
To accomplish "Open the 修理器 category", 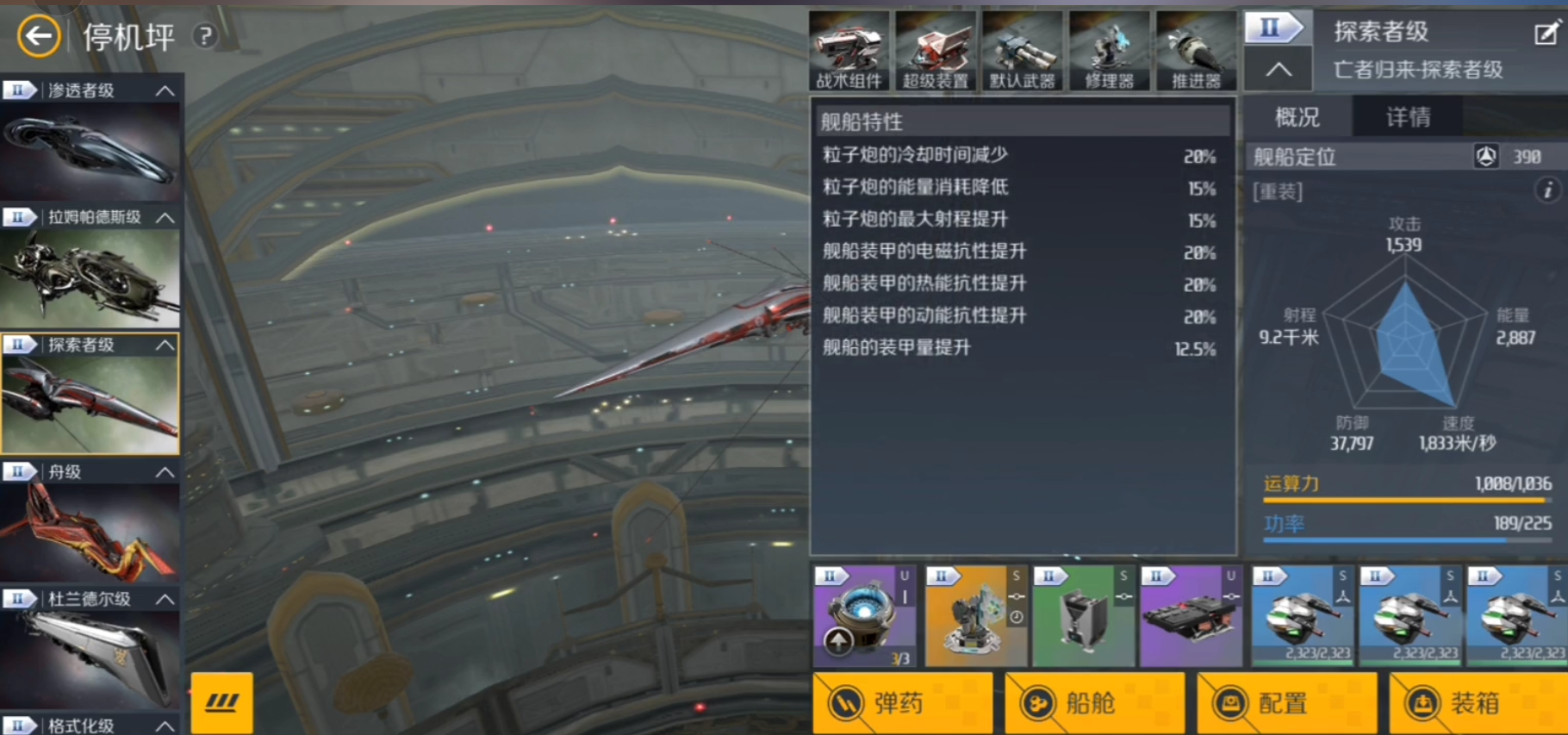I will (x=1109, y=52).
